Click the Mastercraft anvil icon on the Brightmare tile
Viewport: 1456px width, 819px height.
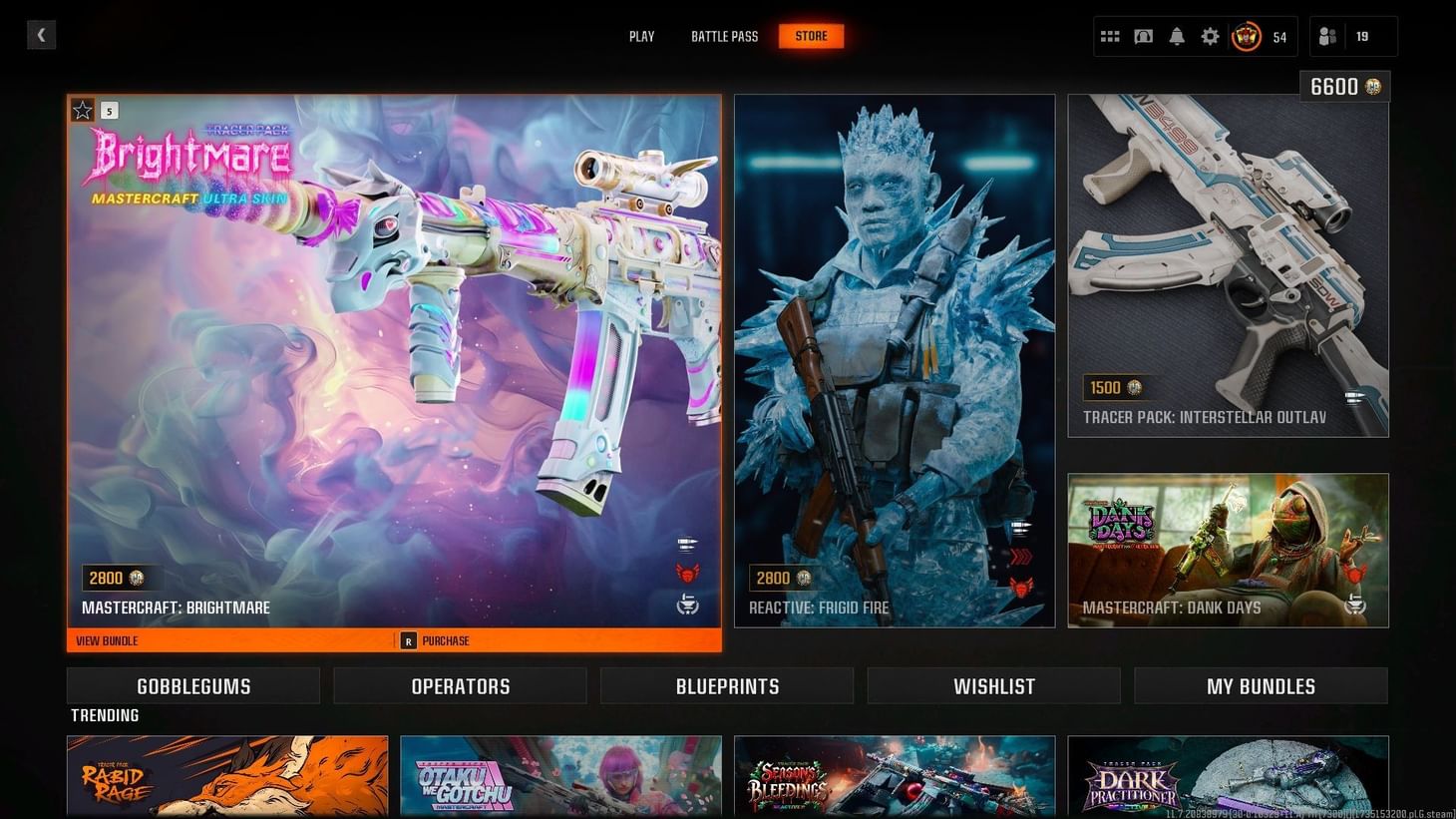688,606
